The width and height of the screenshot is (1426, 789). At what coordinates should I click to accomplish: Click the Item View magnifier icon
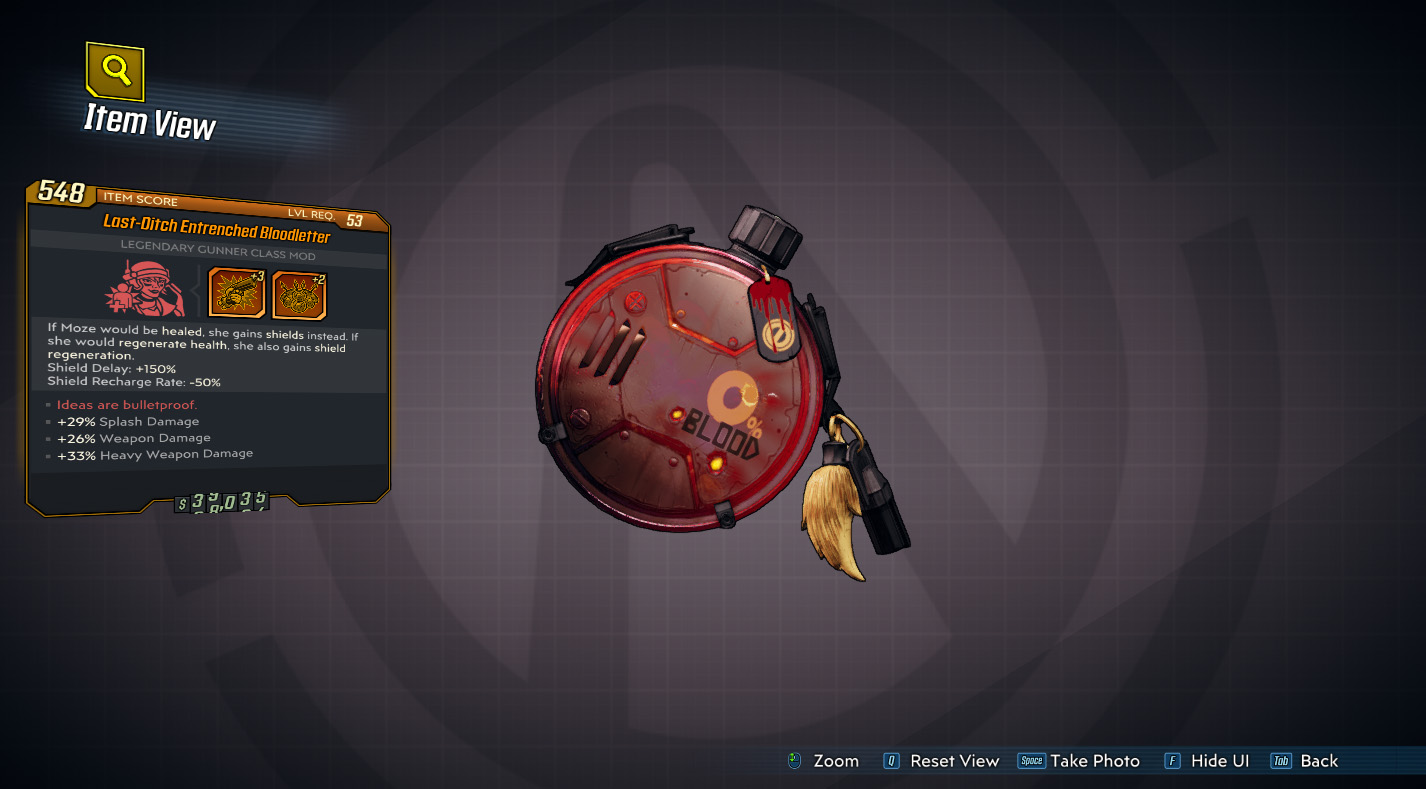(113, 74)
